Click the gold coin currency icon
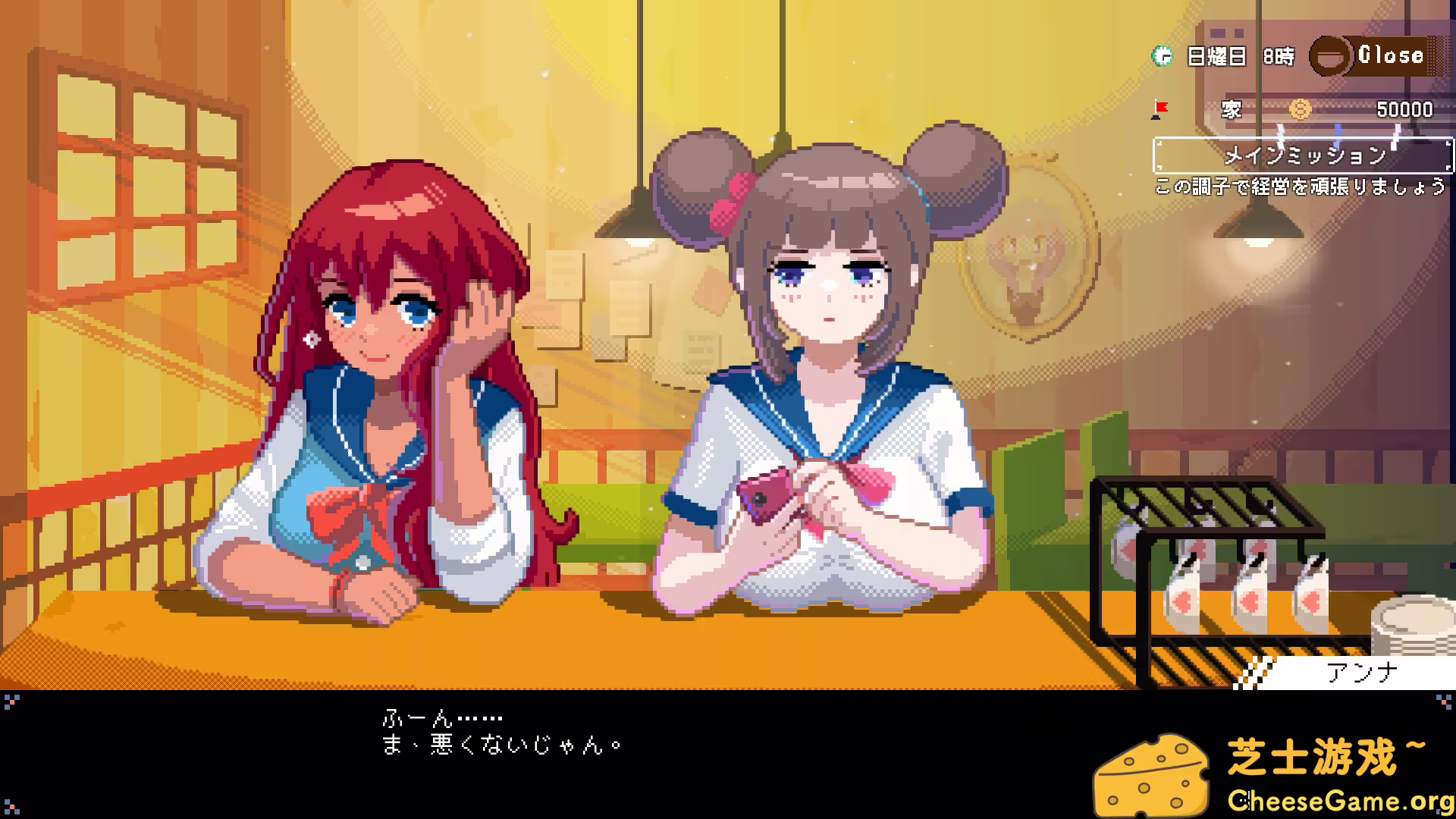Screen dimensions: 1456x819 click(1300, 109)
